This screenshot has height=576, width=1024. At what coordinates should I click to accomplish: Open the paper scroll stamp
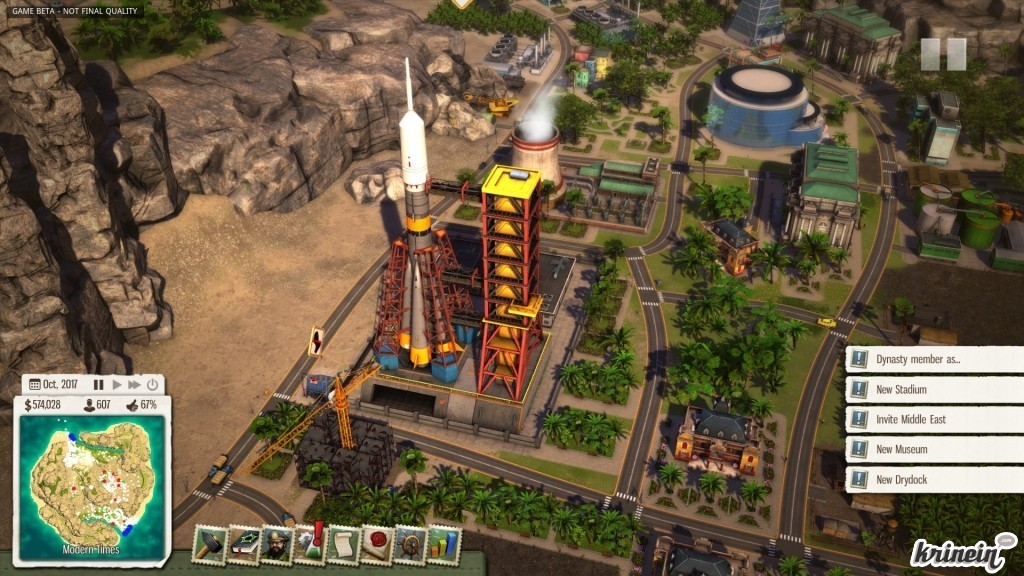click(x=344, y=545)
